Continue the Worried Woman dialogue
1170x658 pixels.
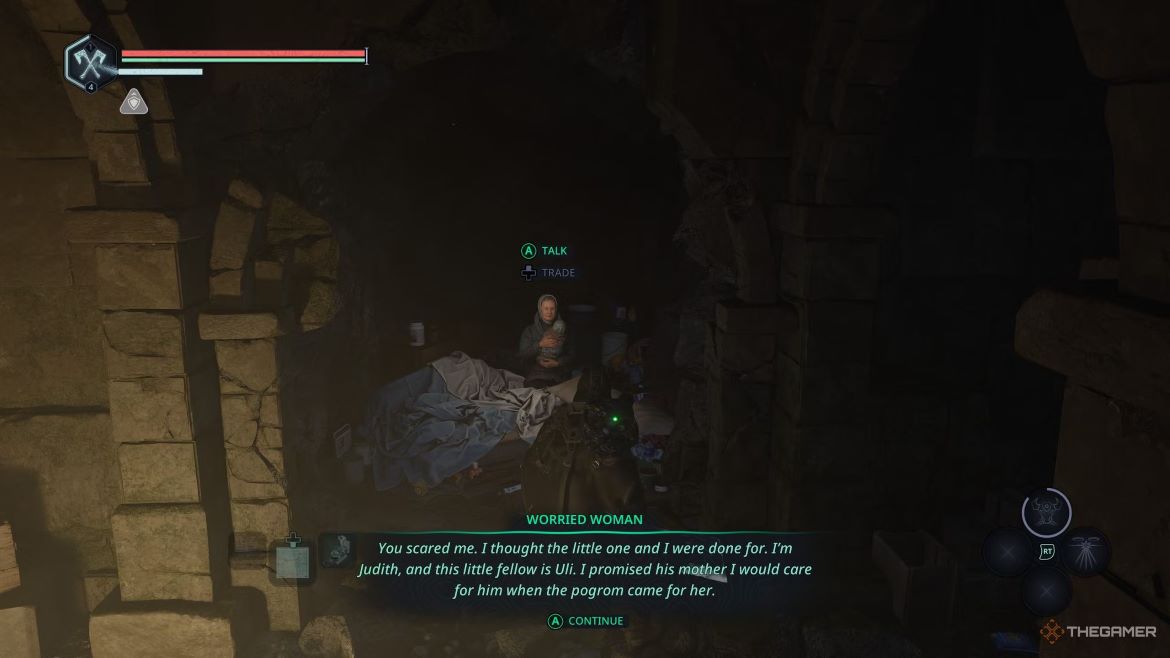585,621
